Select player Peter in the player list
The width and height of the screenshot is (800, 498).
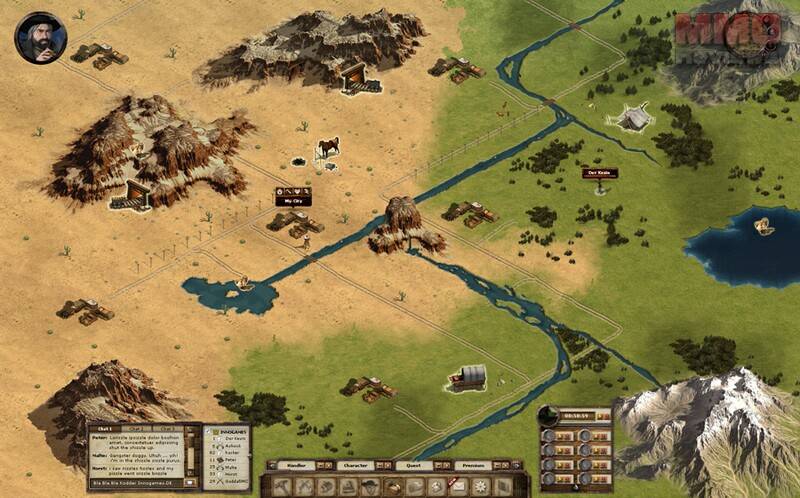point(230,458)
